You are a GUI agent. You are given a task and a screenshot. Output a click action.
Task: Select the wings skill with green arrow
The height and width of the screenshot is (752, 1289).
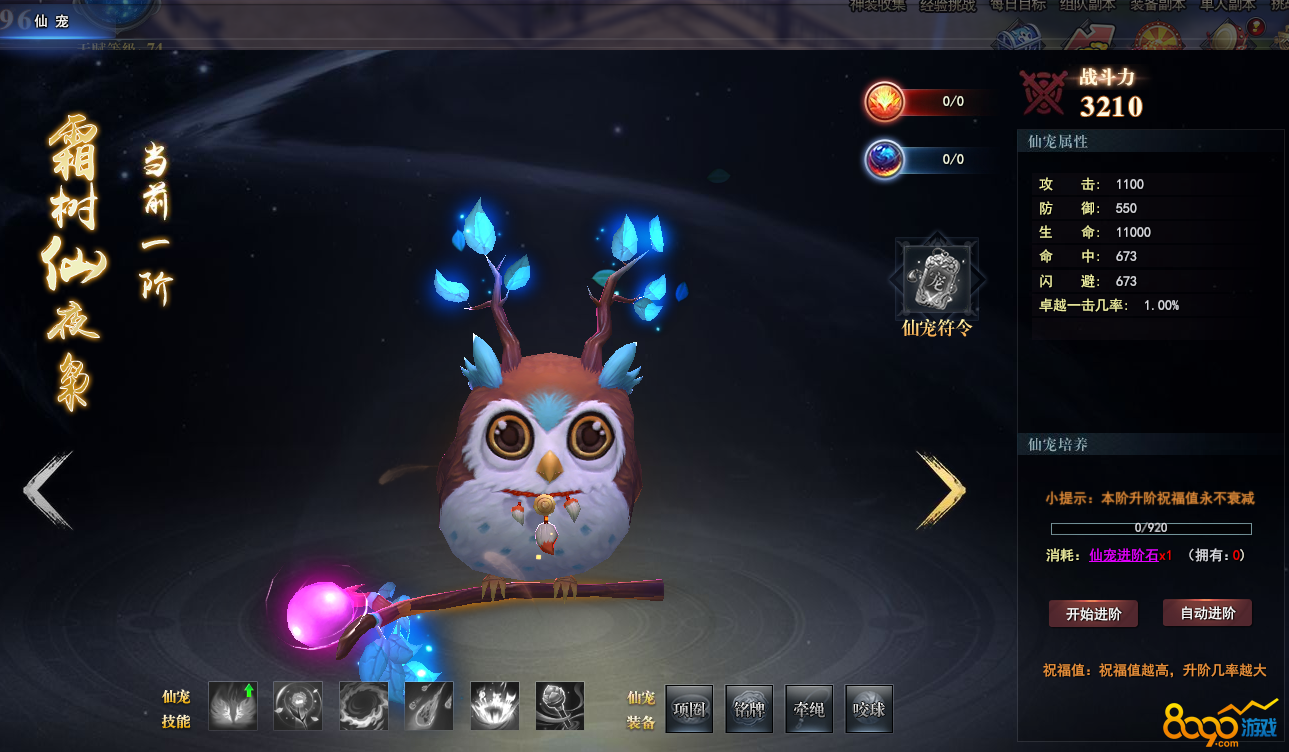233,706
